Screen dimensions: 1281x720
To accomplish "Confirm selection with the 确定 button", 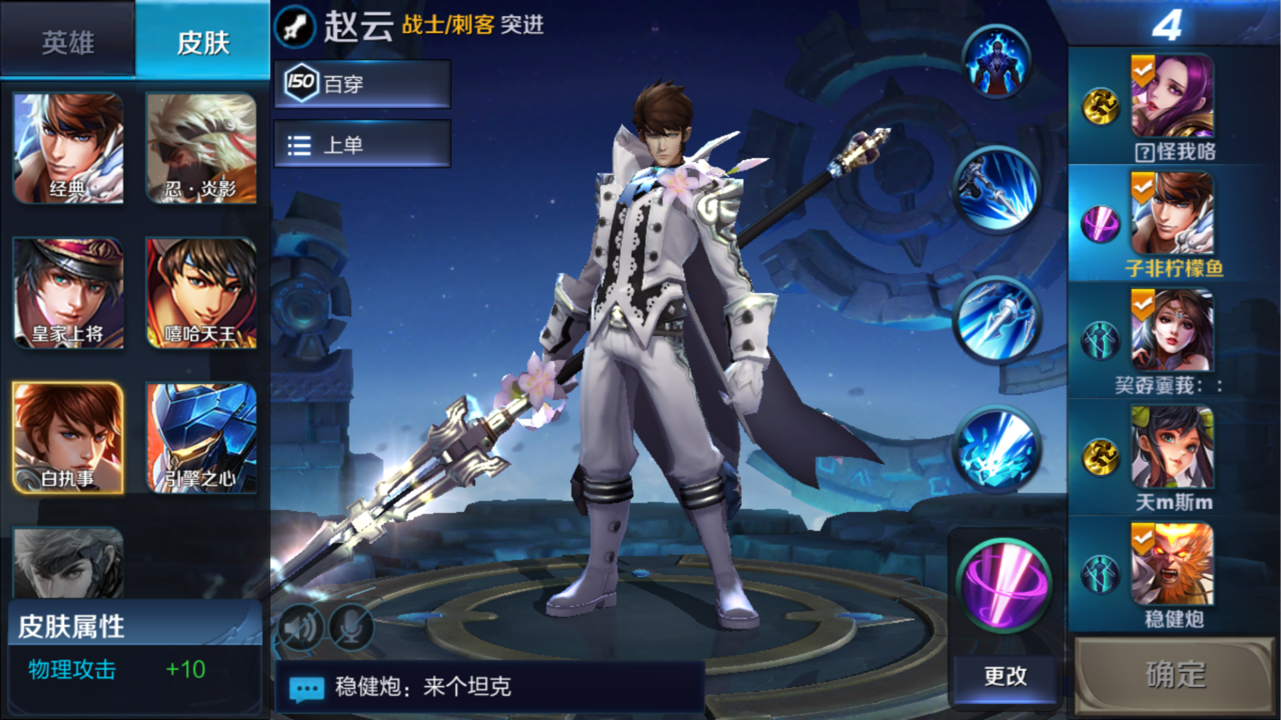I will tap(1175, 675).
